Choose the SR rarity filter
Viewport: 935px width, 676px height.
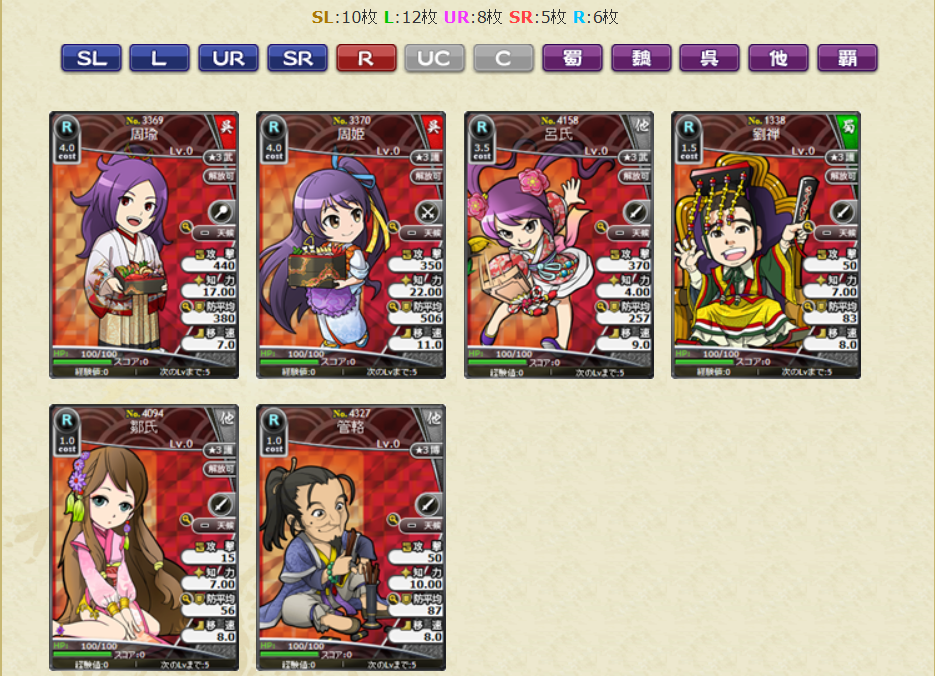point(297,58)
